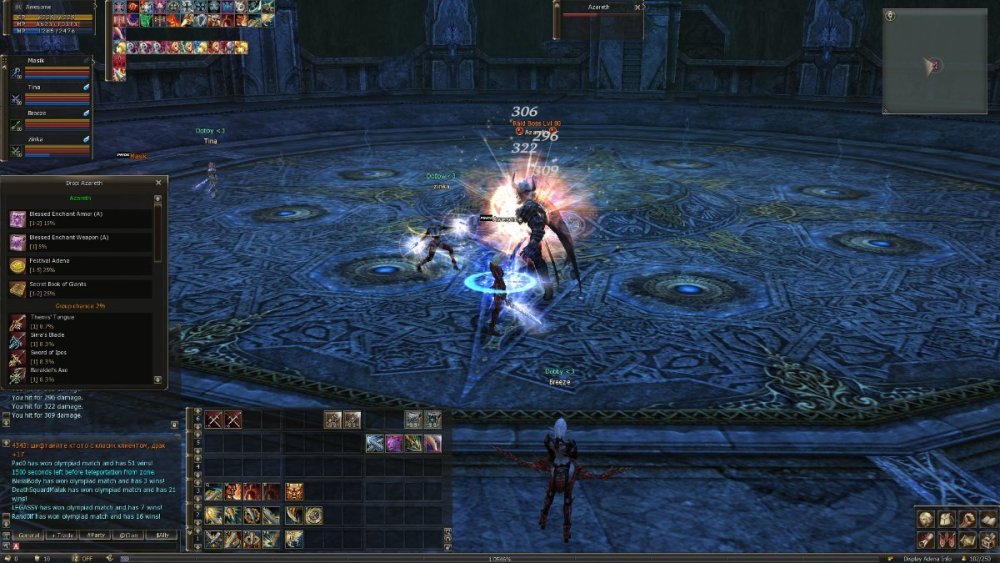Switch to the #Party chat tab
Image resolution: width=1000 pixels, height=563 pixels.
tap(96, 535)
